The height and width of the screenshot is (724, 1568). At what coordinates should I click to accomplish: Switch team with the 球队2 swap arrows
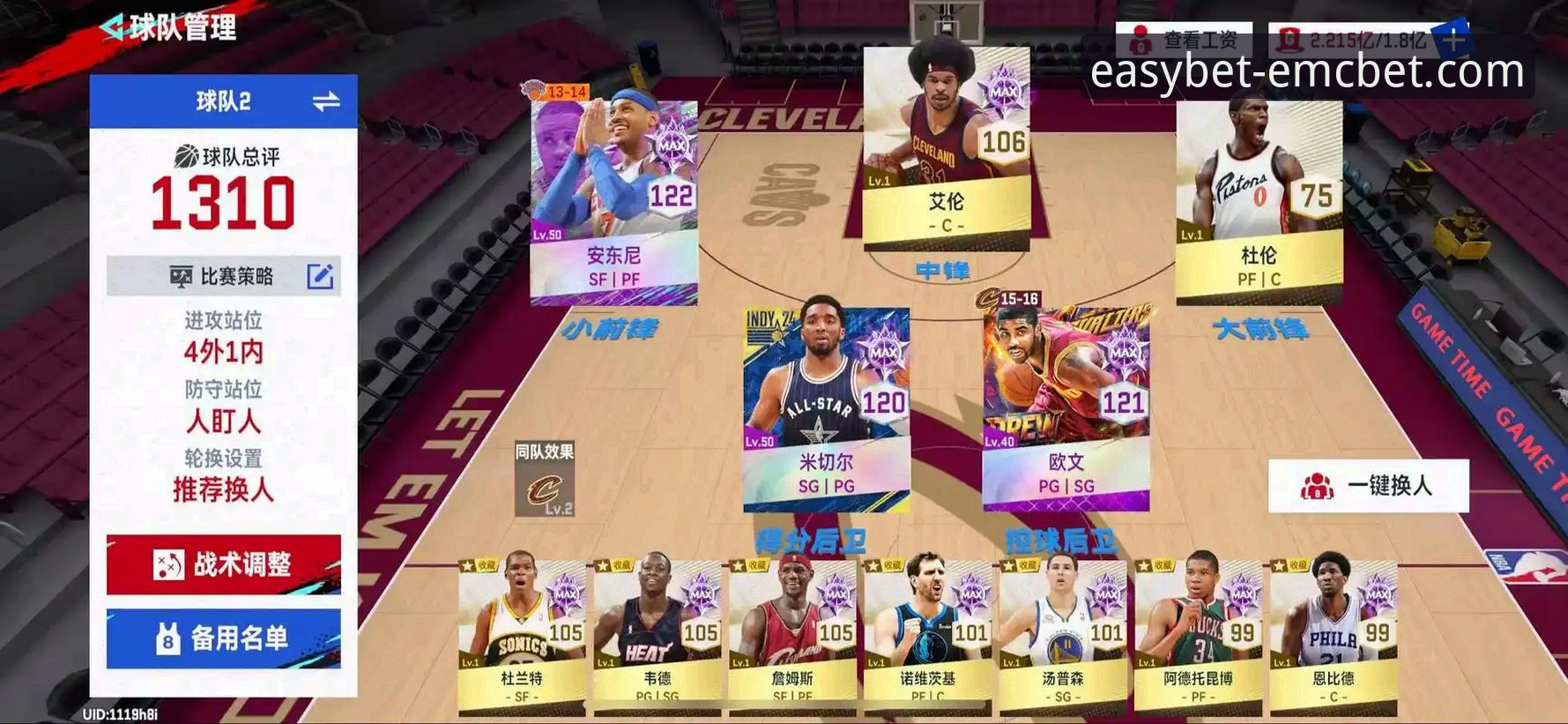coord(325,102)
